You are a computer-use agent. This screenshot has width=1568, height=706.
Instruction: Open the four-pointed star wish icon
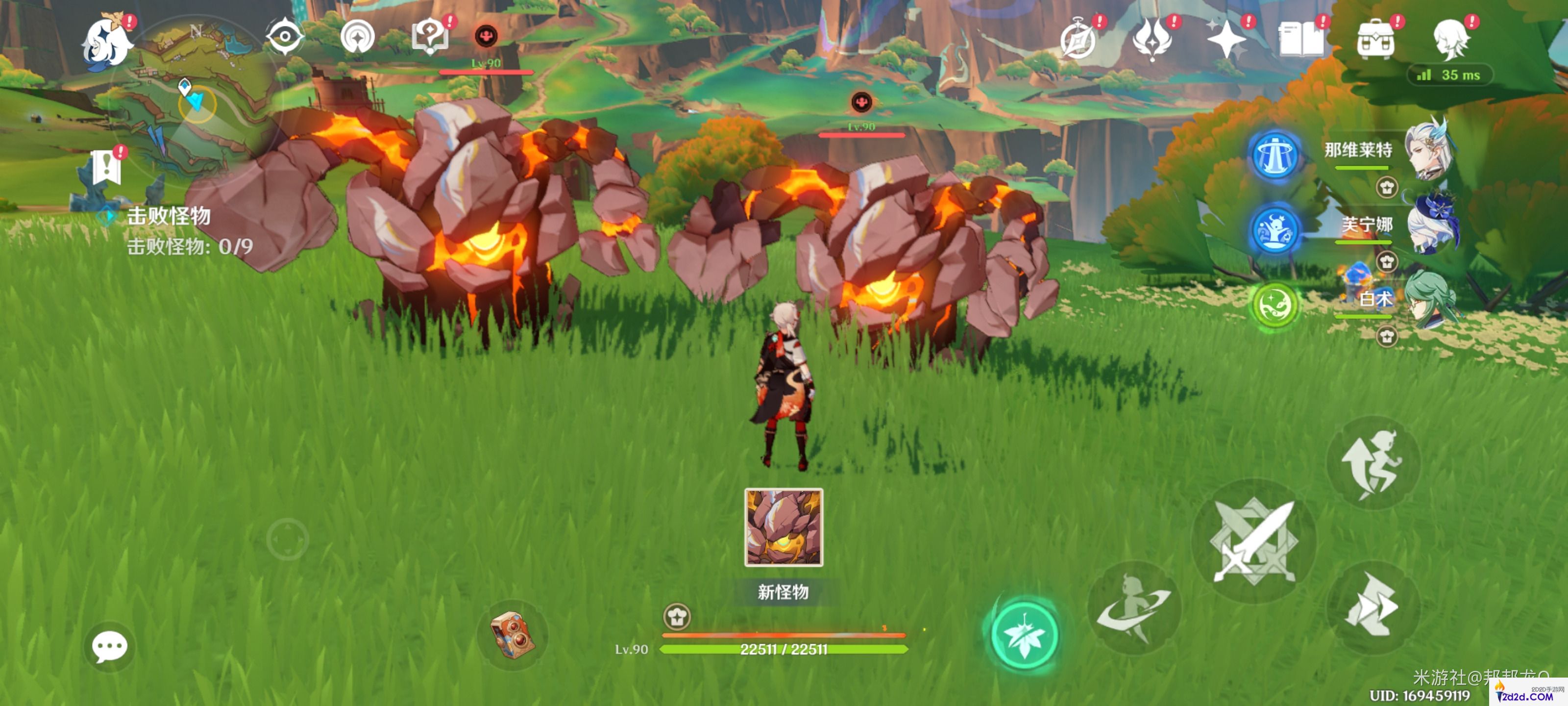pyautogui.click(x=1226, y=40)
